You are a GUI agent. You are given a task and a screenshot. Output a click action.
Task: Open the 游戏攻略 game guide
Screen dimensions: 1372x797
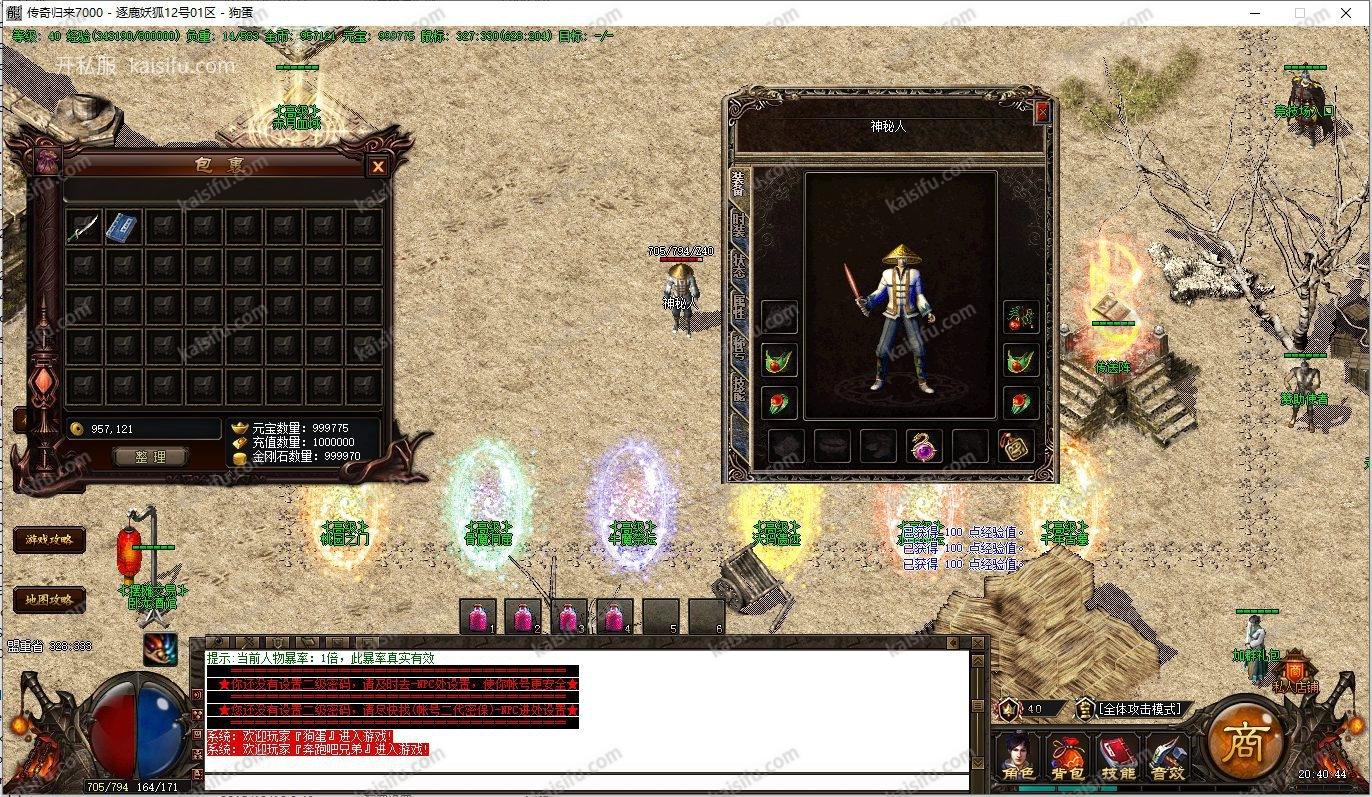pos(49,540)
